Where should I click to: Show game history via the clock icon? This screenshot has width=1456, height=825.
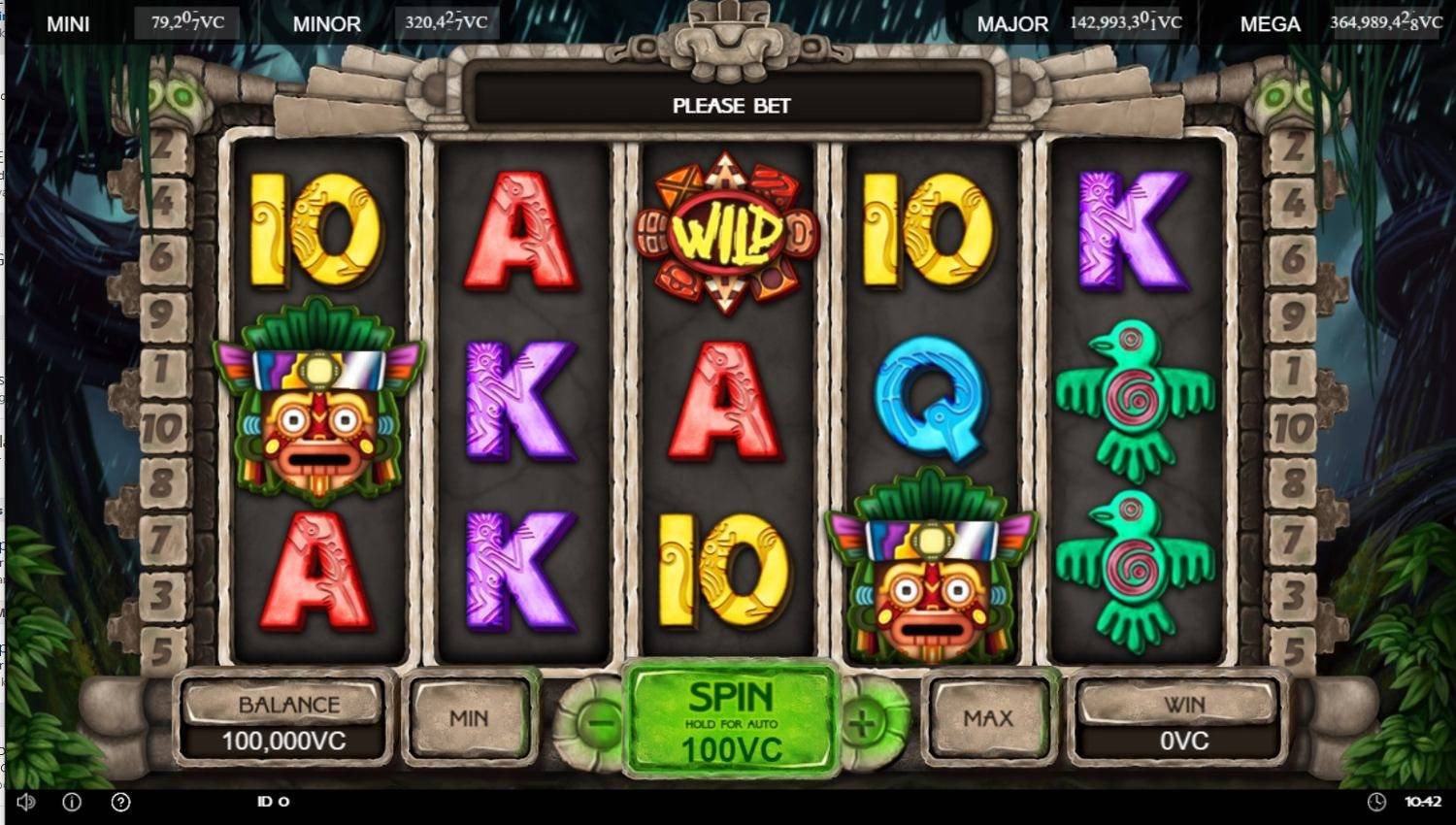(x=1376, y=802)
